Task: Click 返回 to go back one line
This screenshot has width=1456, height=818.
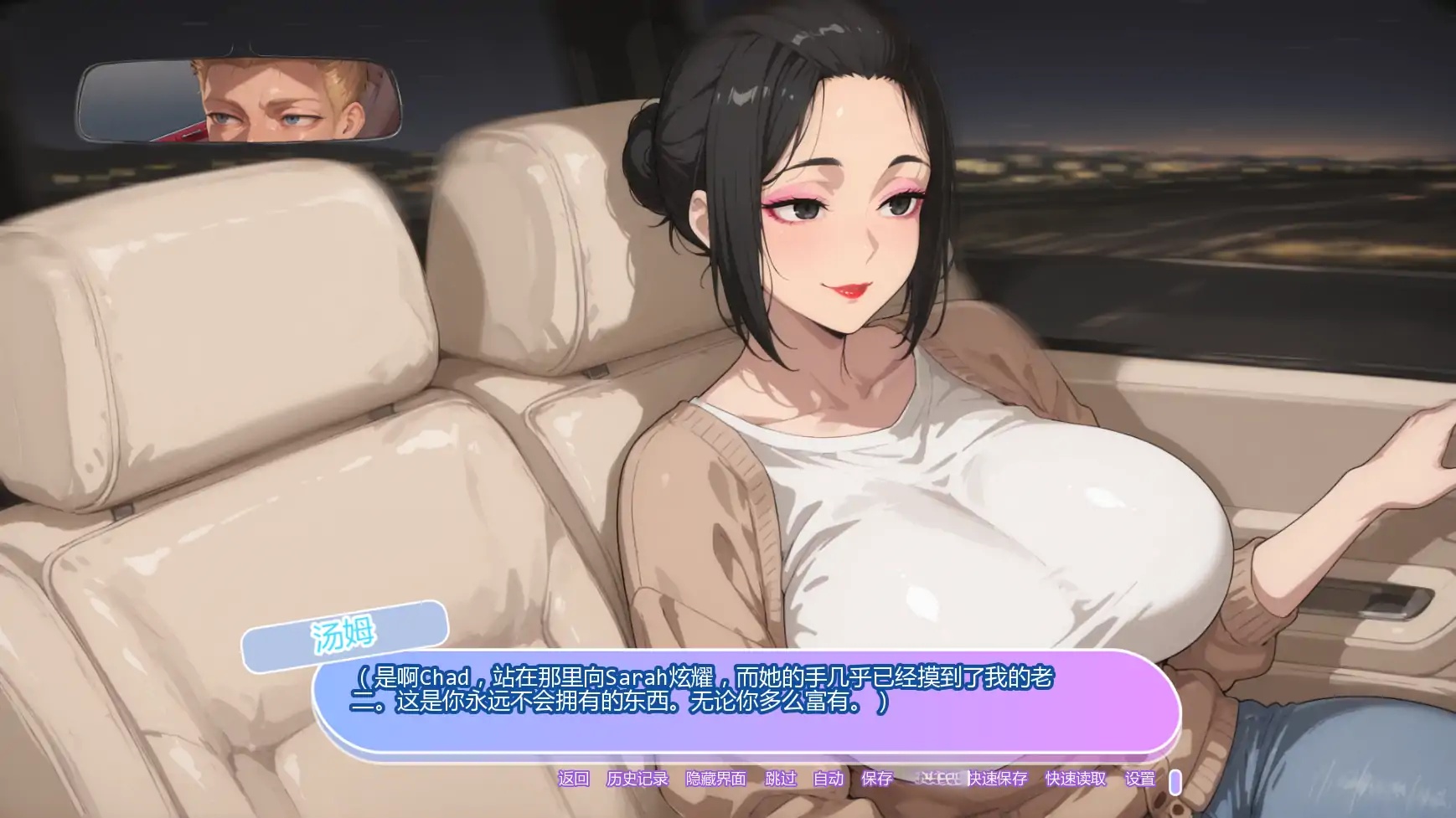Action: 573,779
